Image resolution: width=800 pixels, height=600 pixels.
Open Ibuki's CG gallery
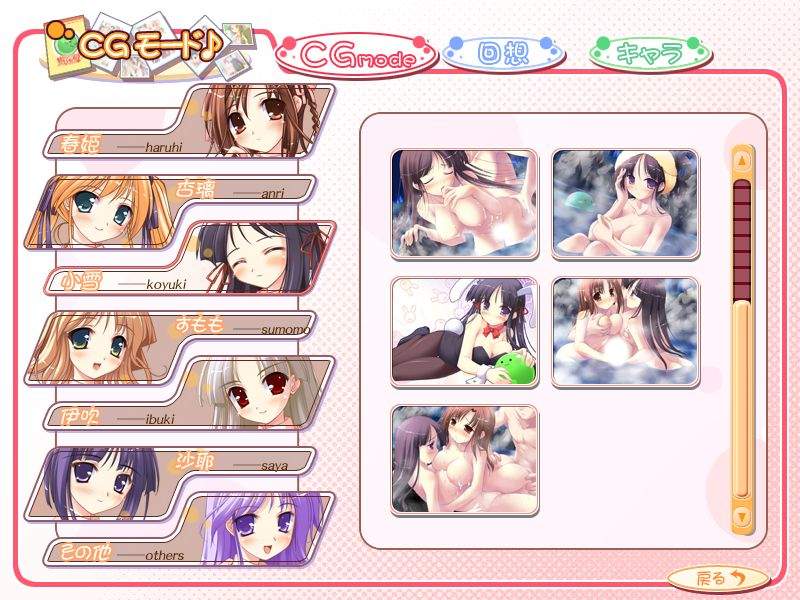190,396
